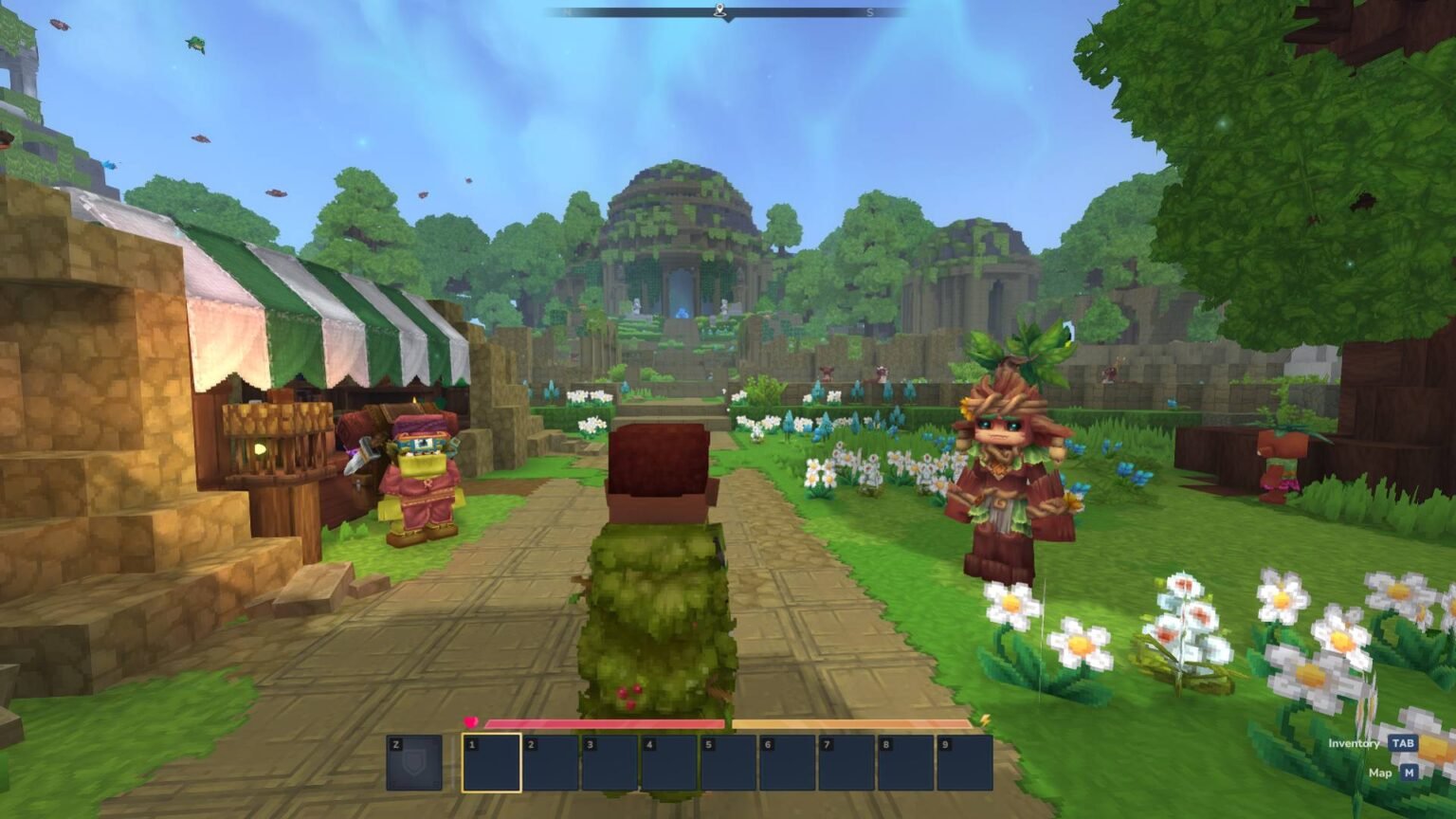The image size is (1456, 819).
Task: Click the heart icon beside the health bar
Action: pos(472,723)
